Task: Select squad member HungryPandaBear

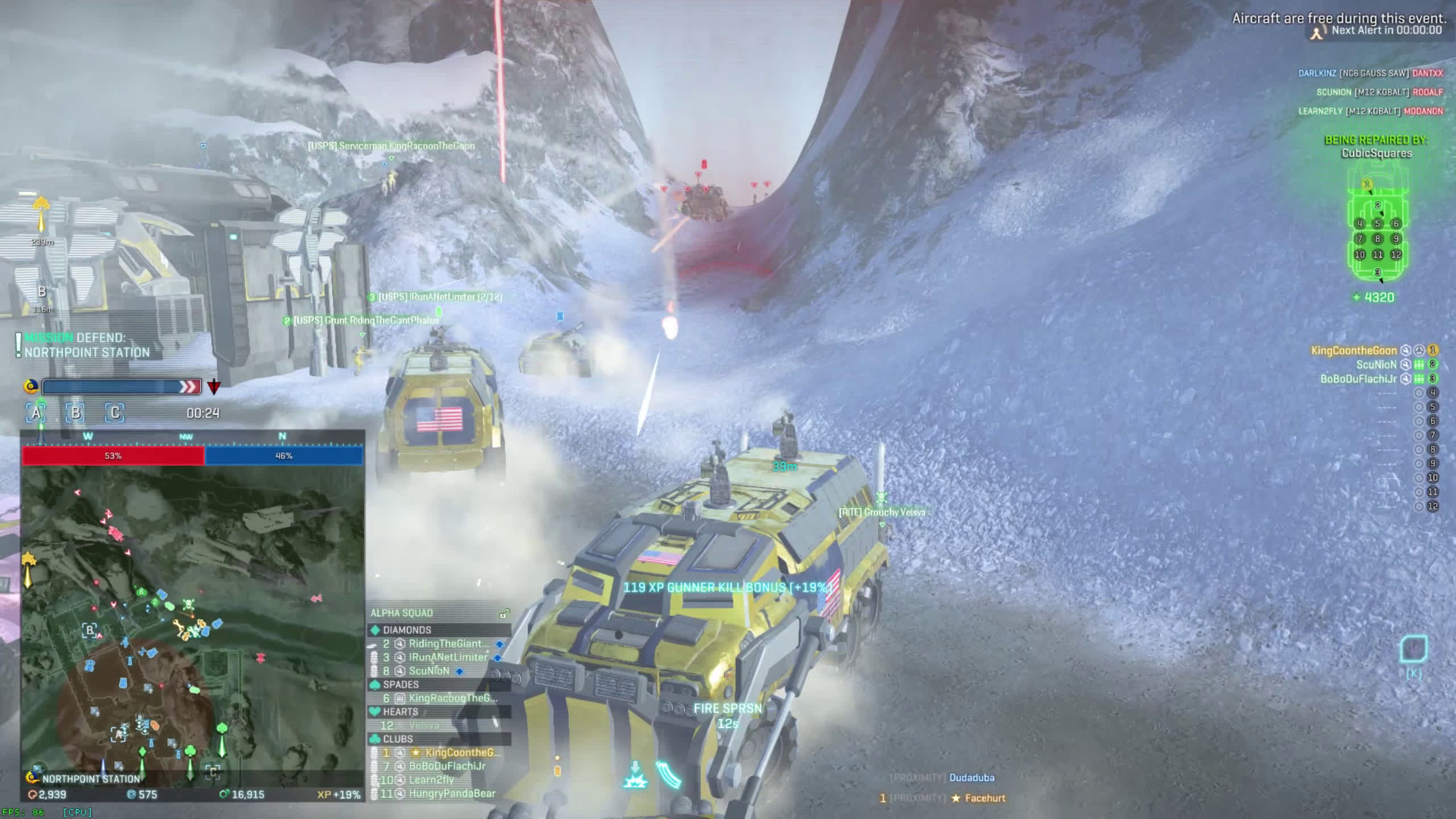Action: click(x=452, y=793)
